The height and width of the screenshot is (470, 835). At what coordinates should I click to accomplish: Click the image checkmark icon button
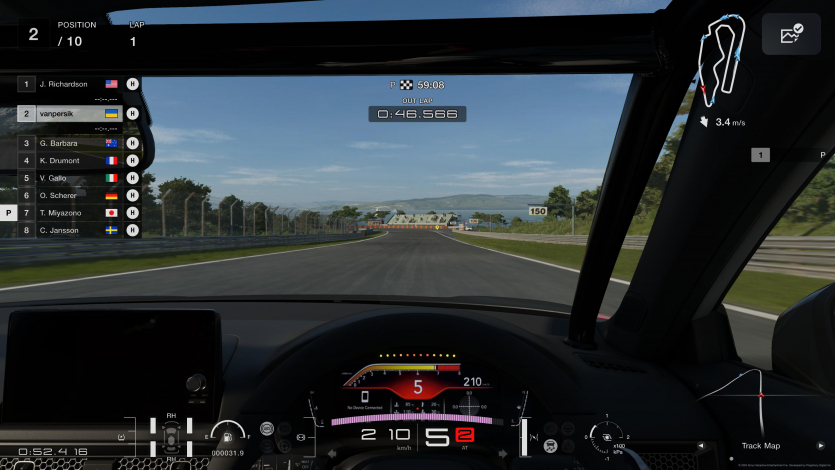tap(791, 35)
